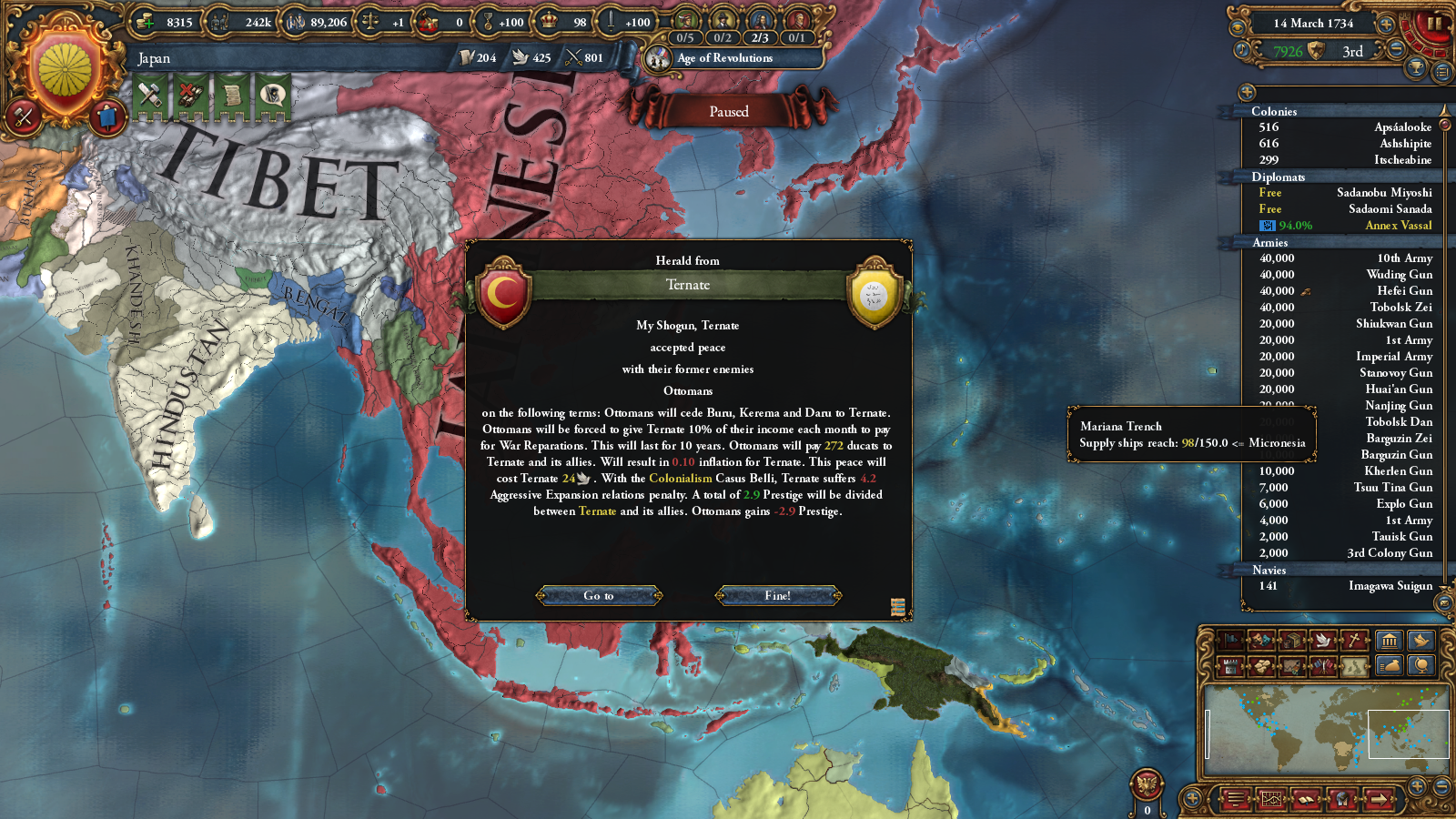Acknowledge the peace deal with Fine!

point(777,595)
